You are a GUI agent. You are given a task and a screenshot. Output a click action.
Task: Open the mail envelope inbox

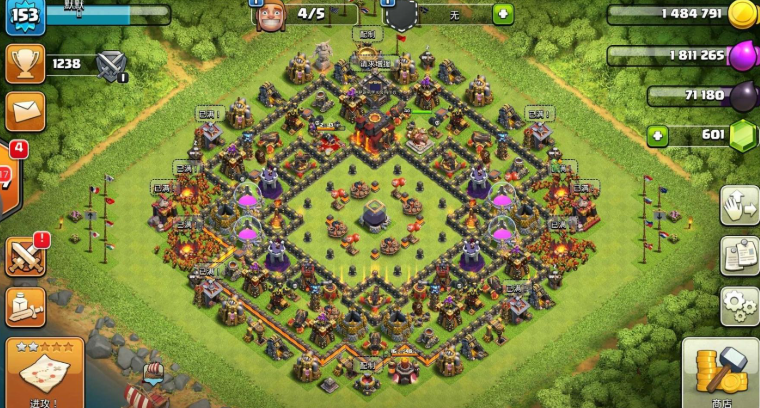click(x=24, y=110)
